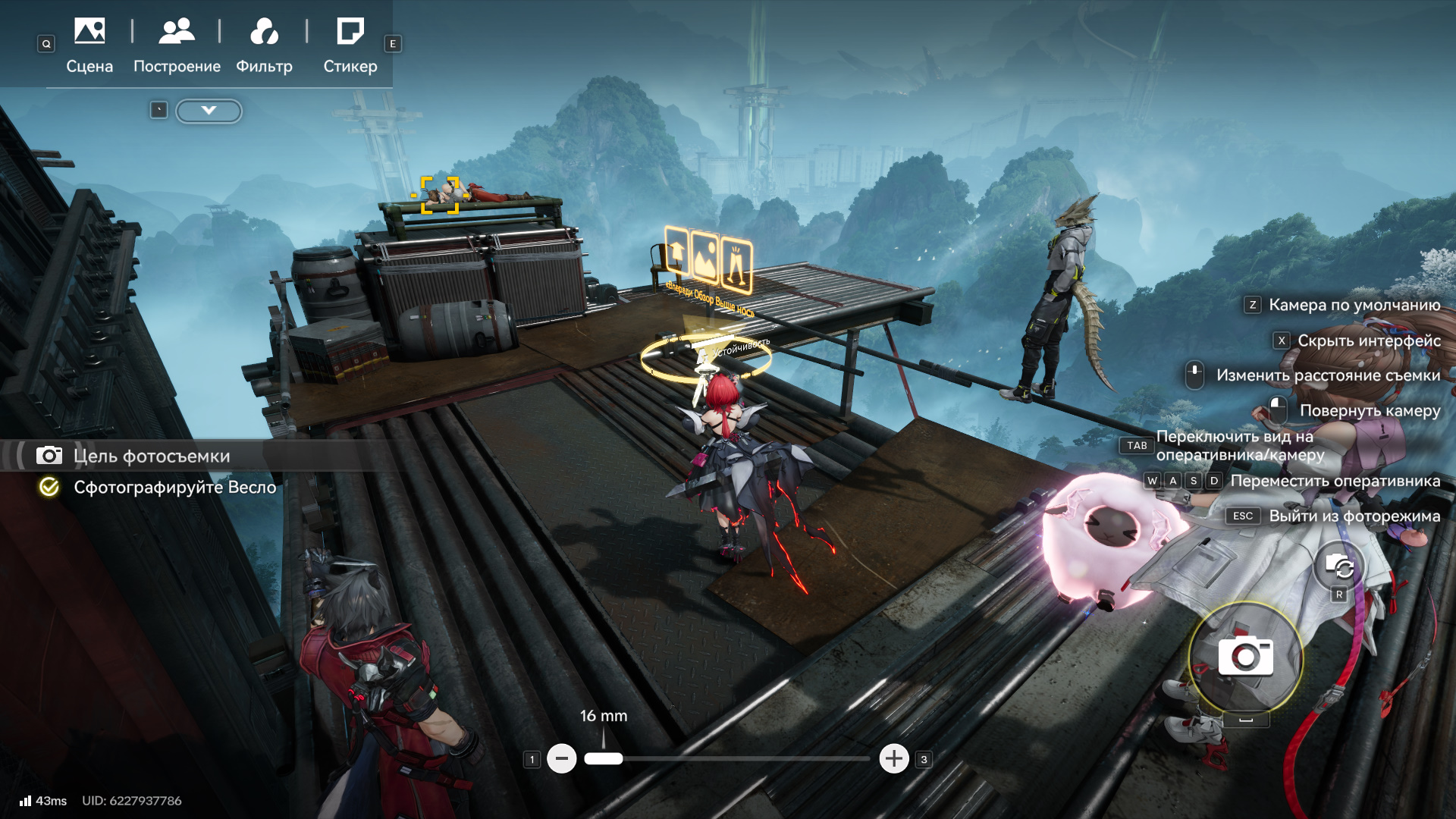
Task: Take a photo with the camera shutter button
Action: click(x=1245, y=657)
